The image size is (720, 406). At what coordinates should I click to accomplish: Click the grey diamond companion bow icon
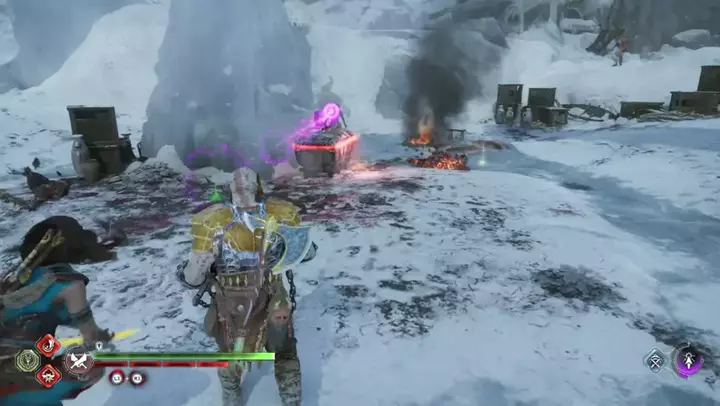tap(655, 361)
